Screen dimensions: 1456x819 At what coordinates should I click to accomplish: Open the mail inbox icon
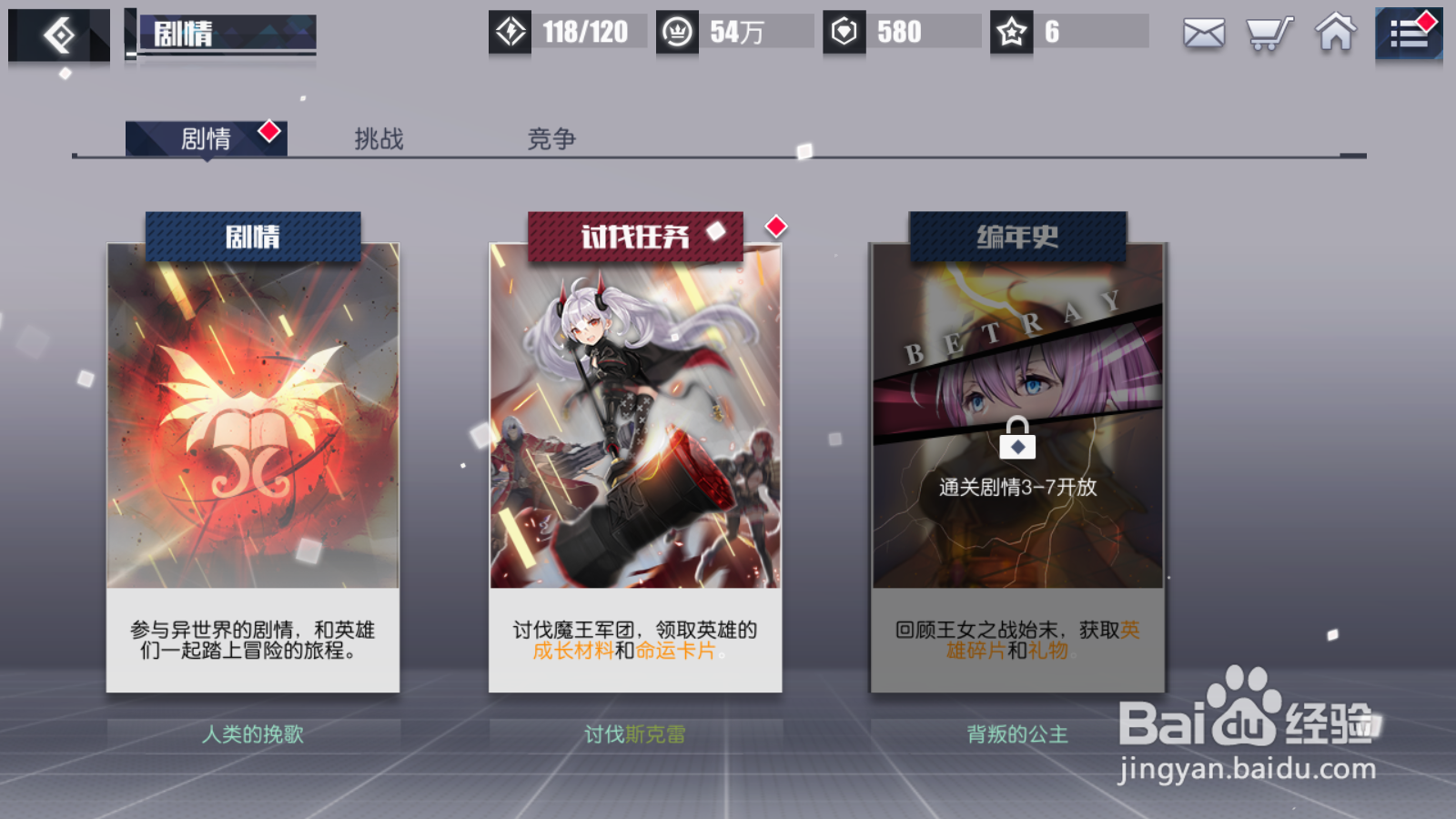1203,34
